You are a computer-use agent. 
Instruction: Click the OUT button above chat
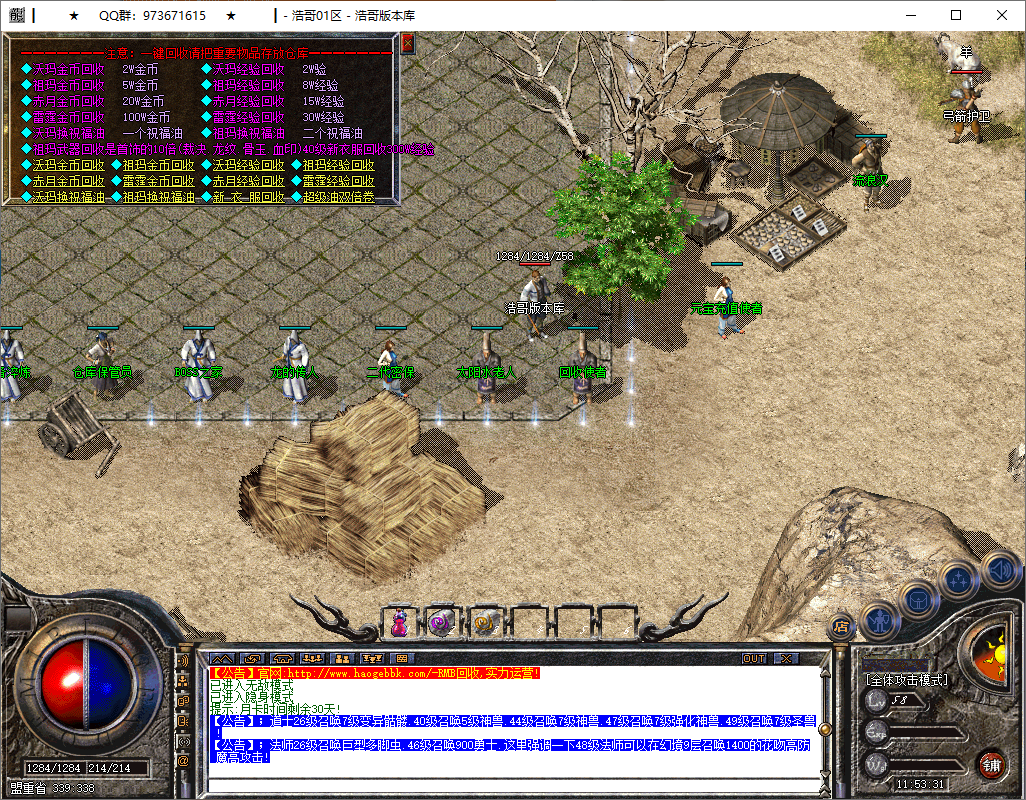tap(754, 659)
